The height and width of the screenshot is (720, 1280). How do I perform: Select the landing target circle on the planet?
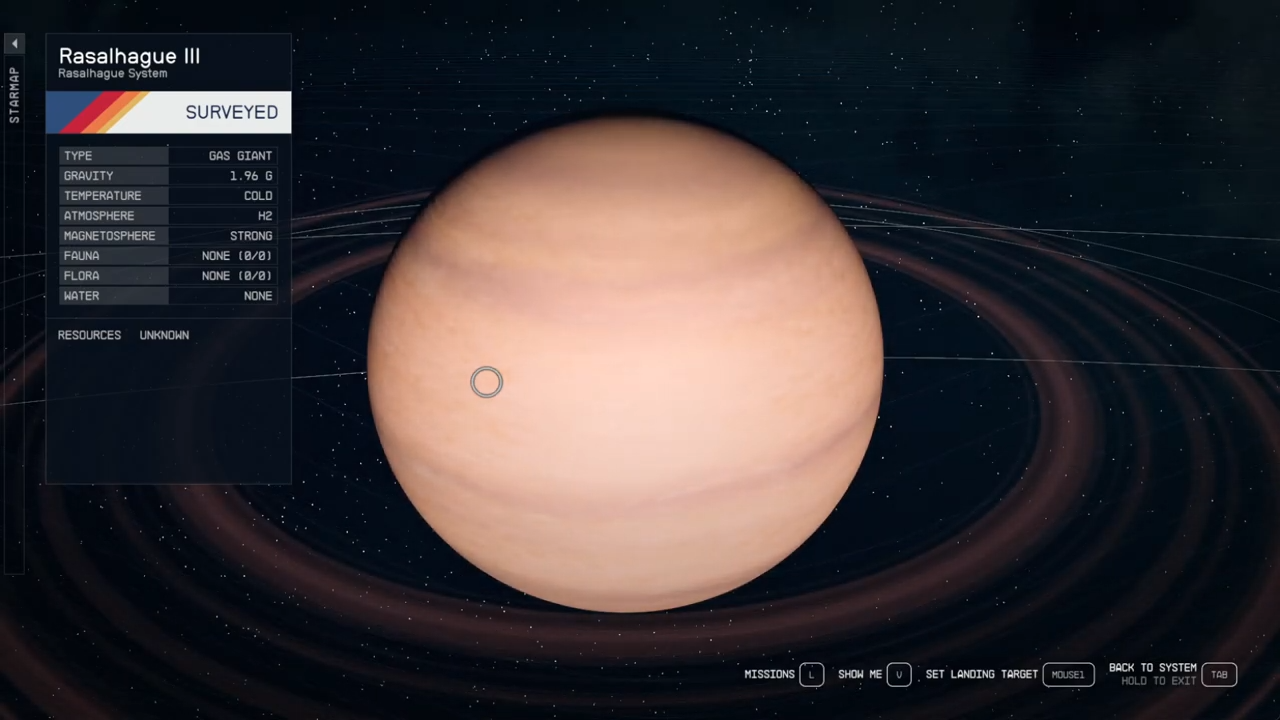(x=486, y=382)
